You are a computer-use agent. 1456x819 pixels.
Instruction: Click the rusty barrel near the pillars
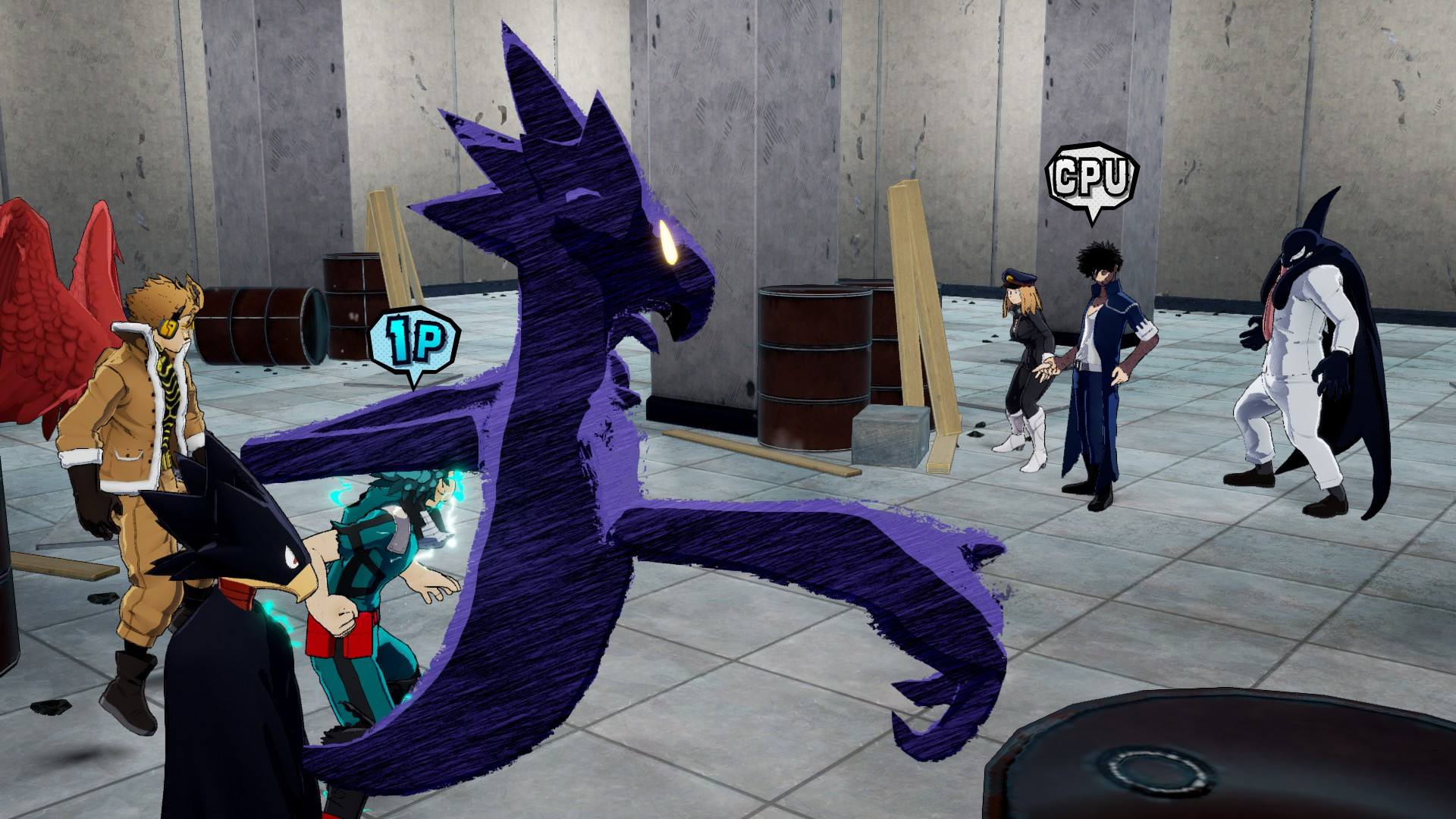coord(815,364)
